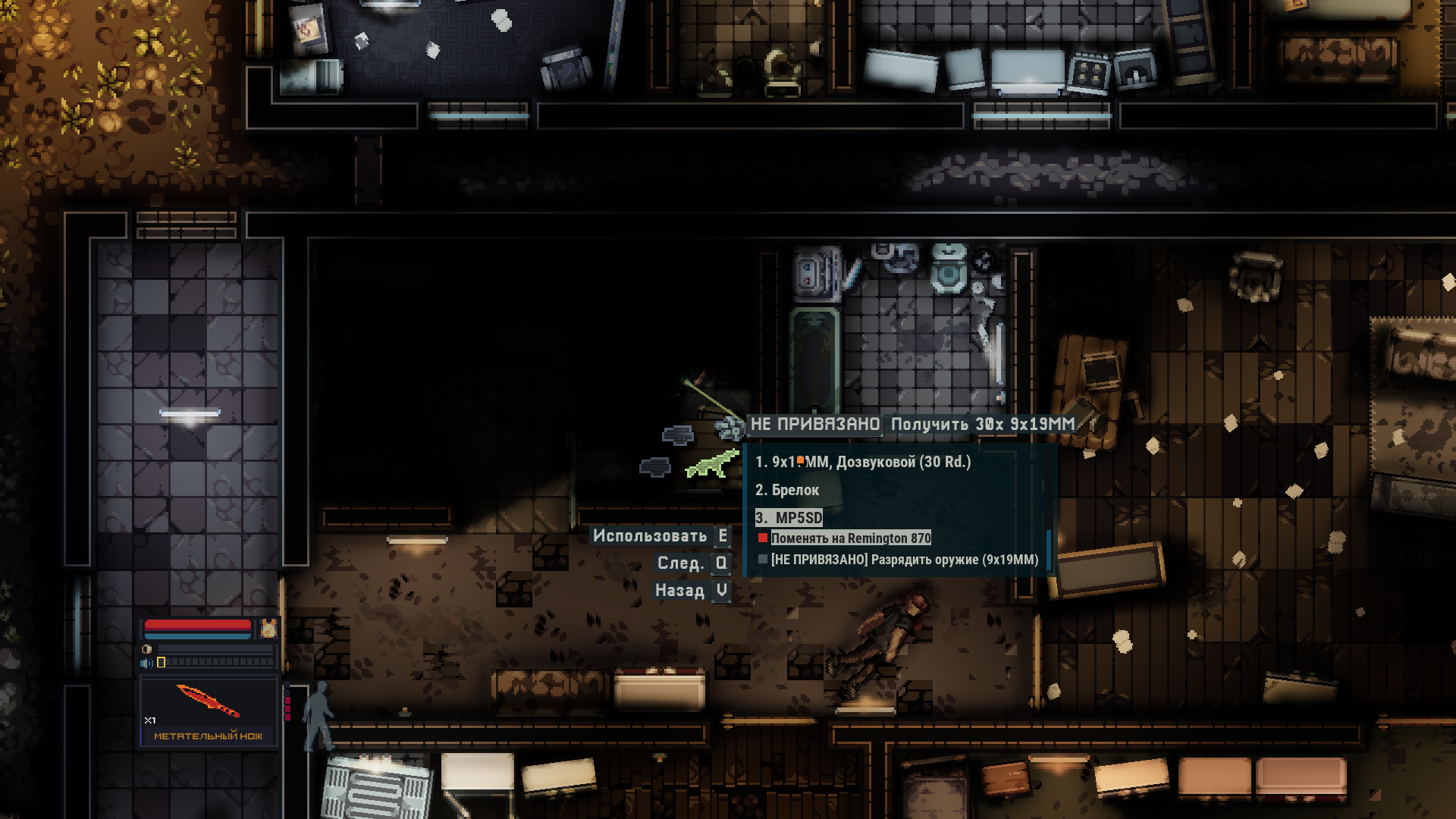Pick the Разрядить оружие (9x19MM) option
This screenshot has width=1456, height=819.
click(904, 560)
